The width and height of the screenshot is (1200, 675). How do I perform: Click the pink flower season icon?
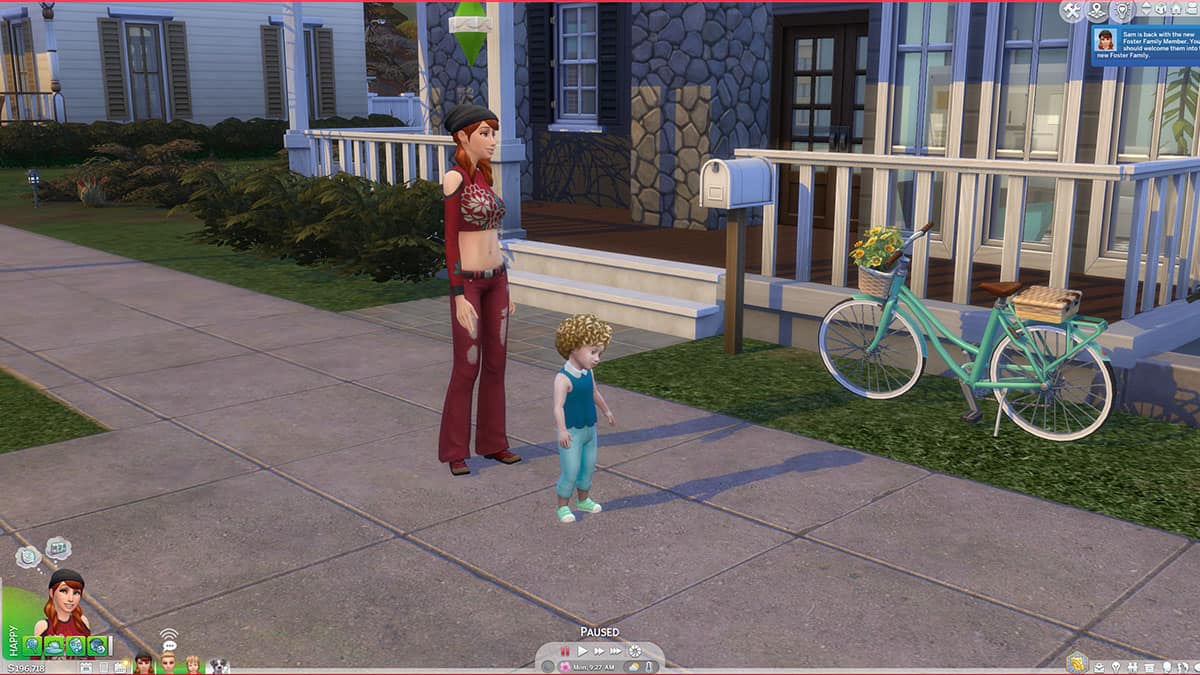(565, 667)
